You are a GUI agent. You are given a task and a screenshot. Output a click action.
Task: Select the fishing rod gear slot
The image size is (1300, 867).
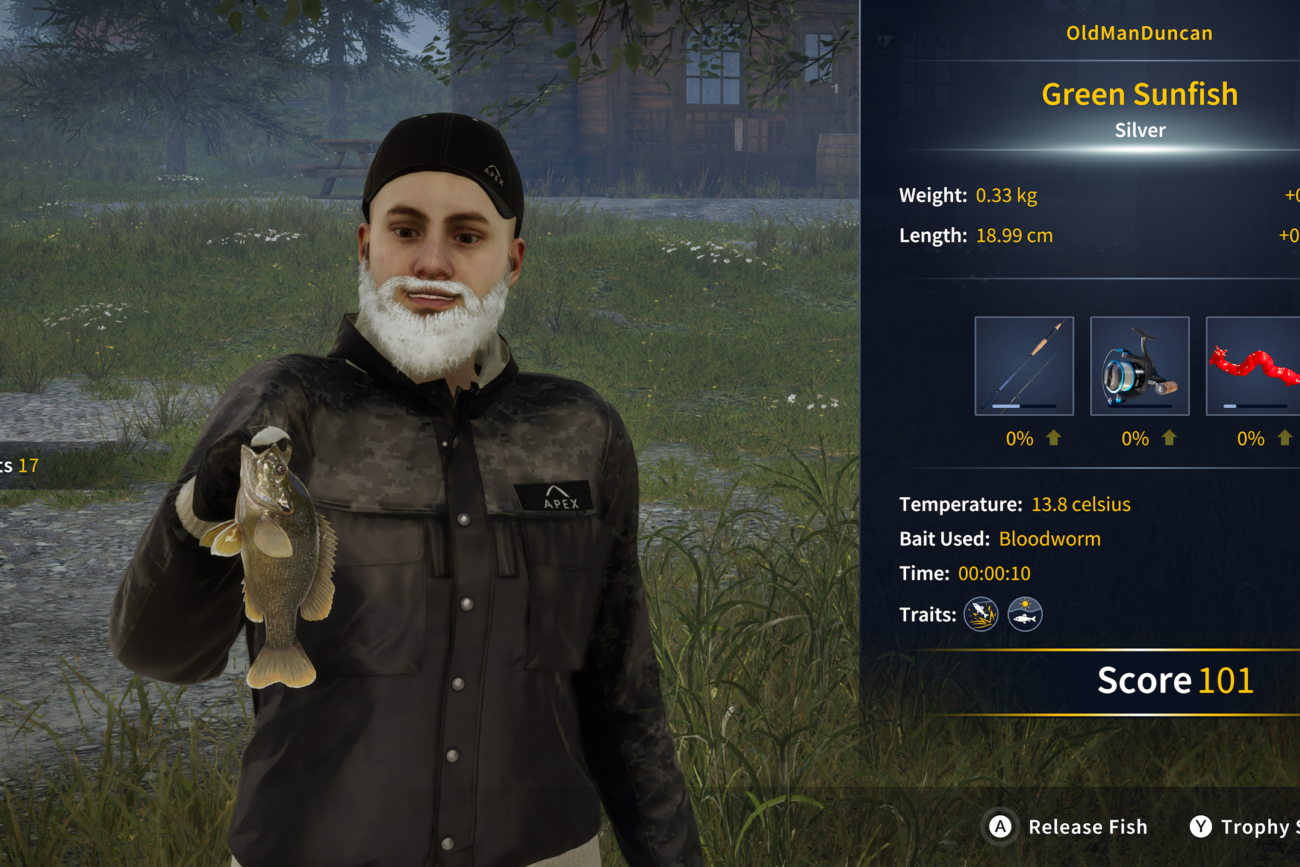[x=1024, y=366]
